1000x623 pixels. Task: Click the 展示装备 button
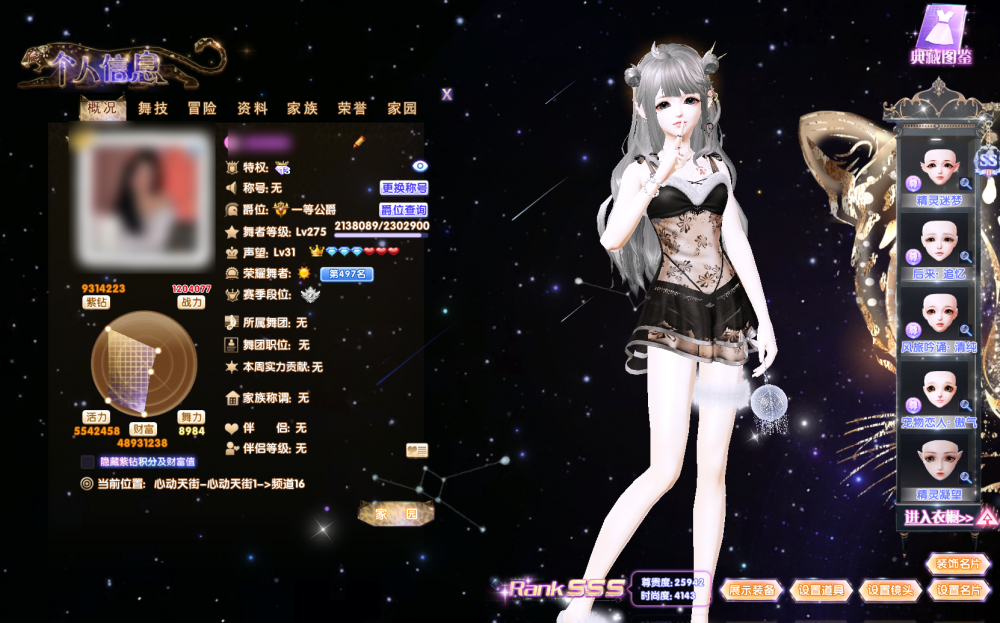click(x=752, y=590)
